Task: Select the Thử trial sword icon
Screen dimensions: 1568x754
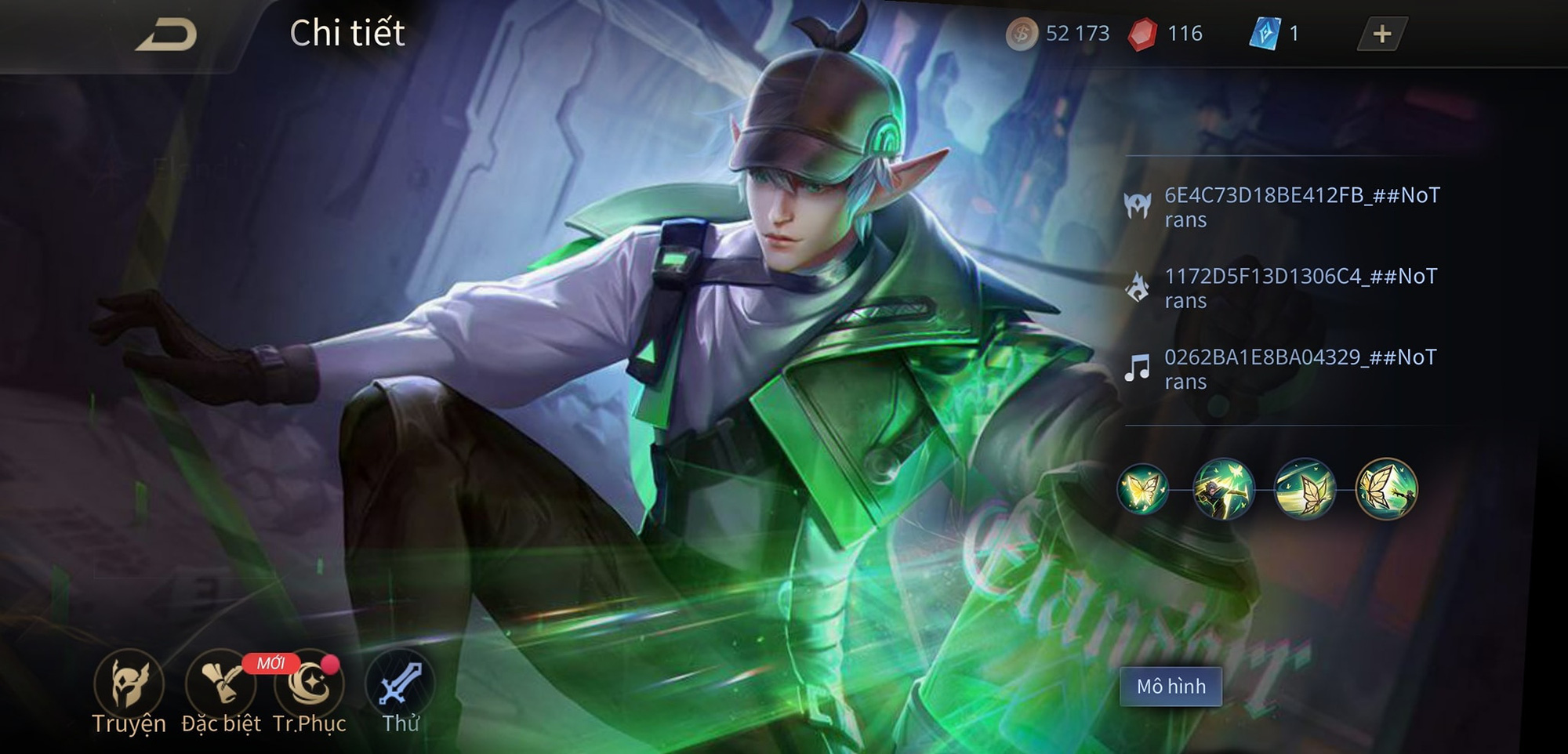Action: tap(401, 688)
